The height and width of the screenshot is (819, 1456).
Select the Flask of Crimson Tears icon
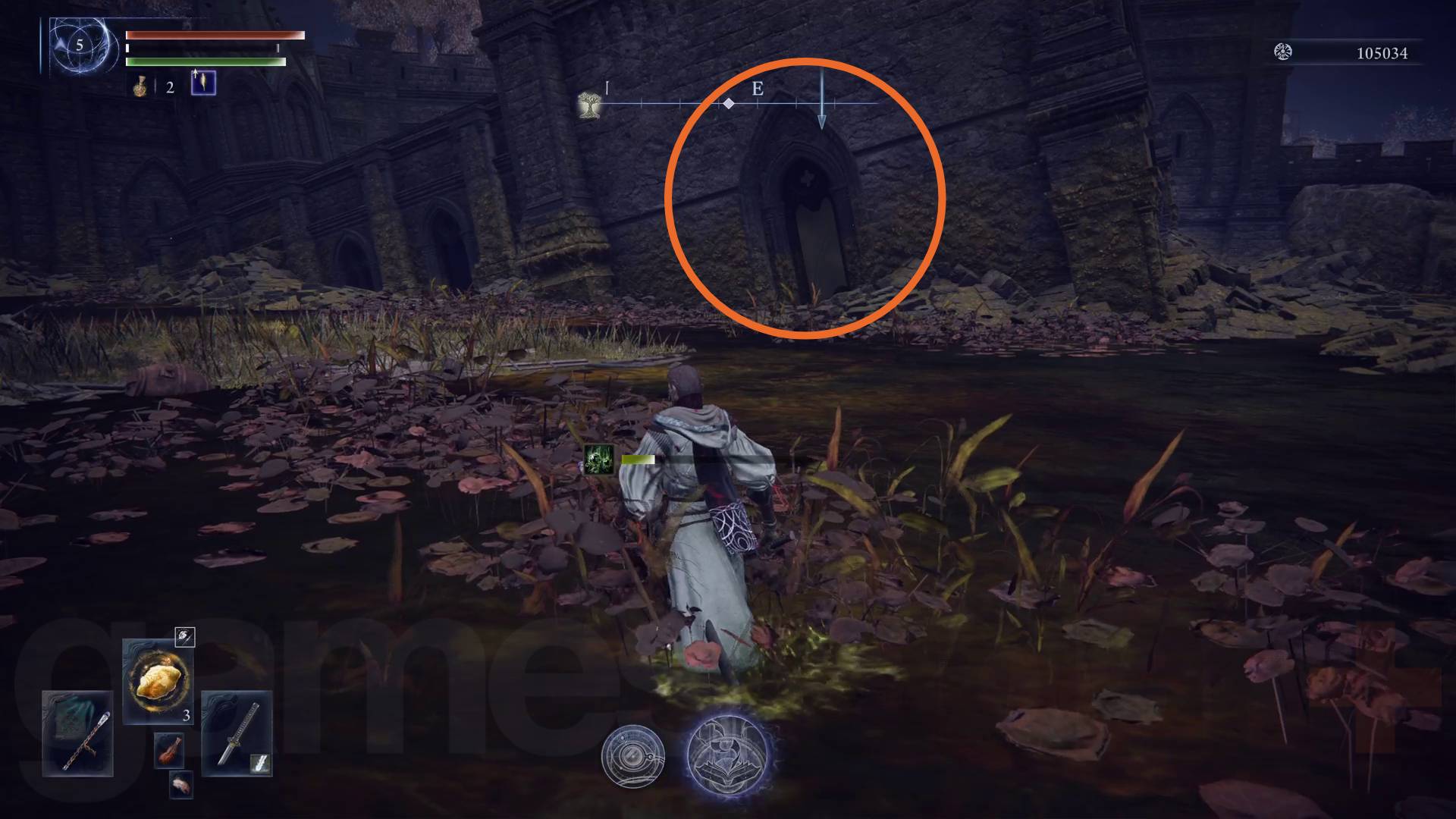(x=141, y=86)
